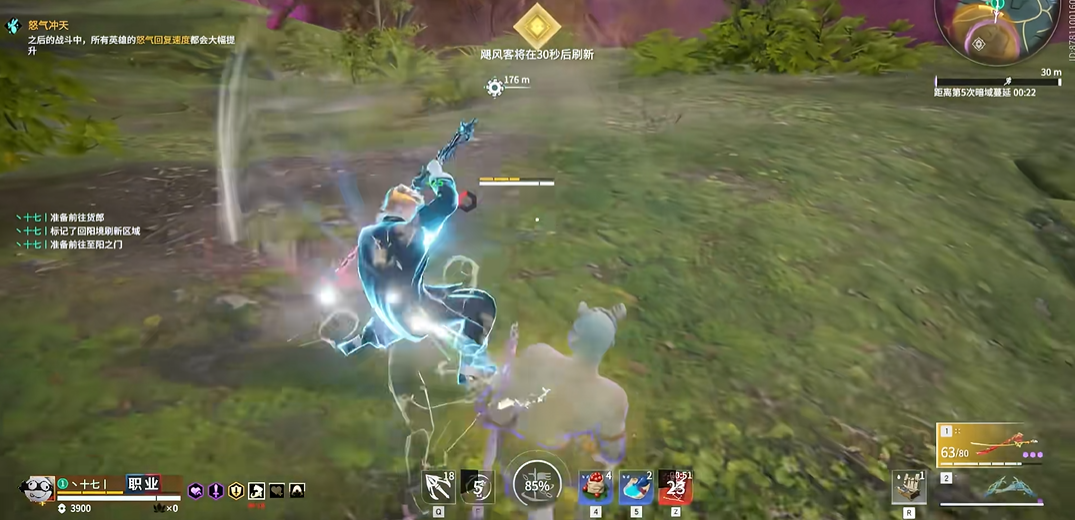Click the rage surge event icon

[x=13, y=25]
